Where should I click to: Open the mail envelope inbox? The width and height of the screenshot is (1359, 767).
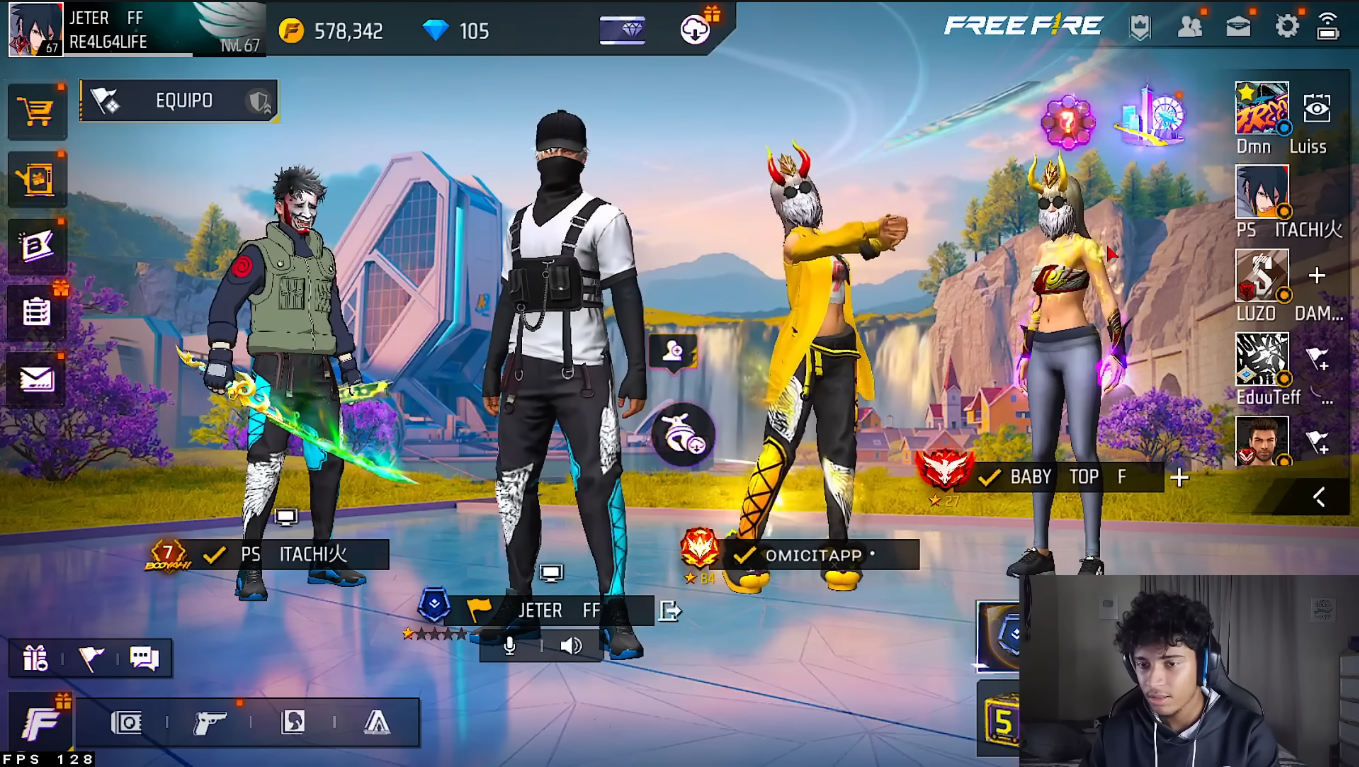click(x=37, y=378)
